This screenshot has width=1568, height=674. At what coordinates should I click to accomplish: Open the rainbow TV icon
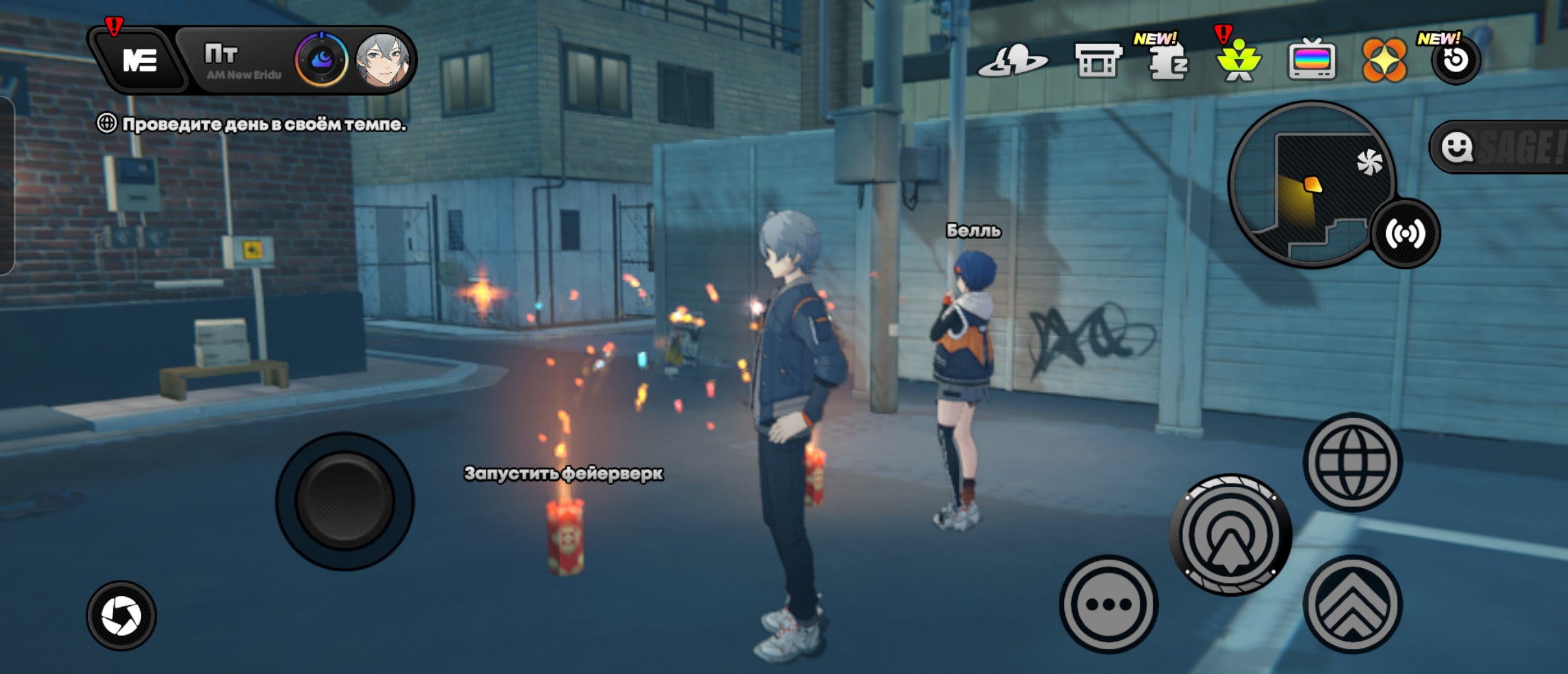[1312, 60]
